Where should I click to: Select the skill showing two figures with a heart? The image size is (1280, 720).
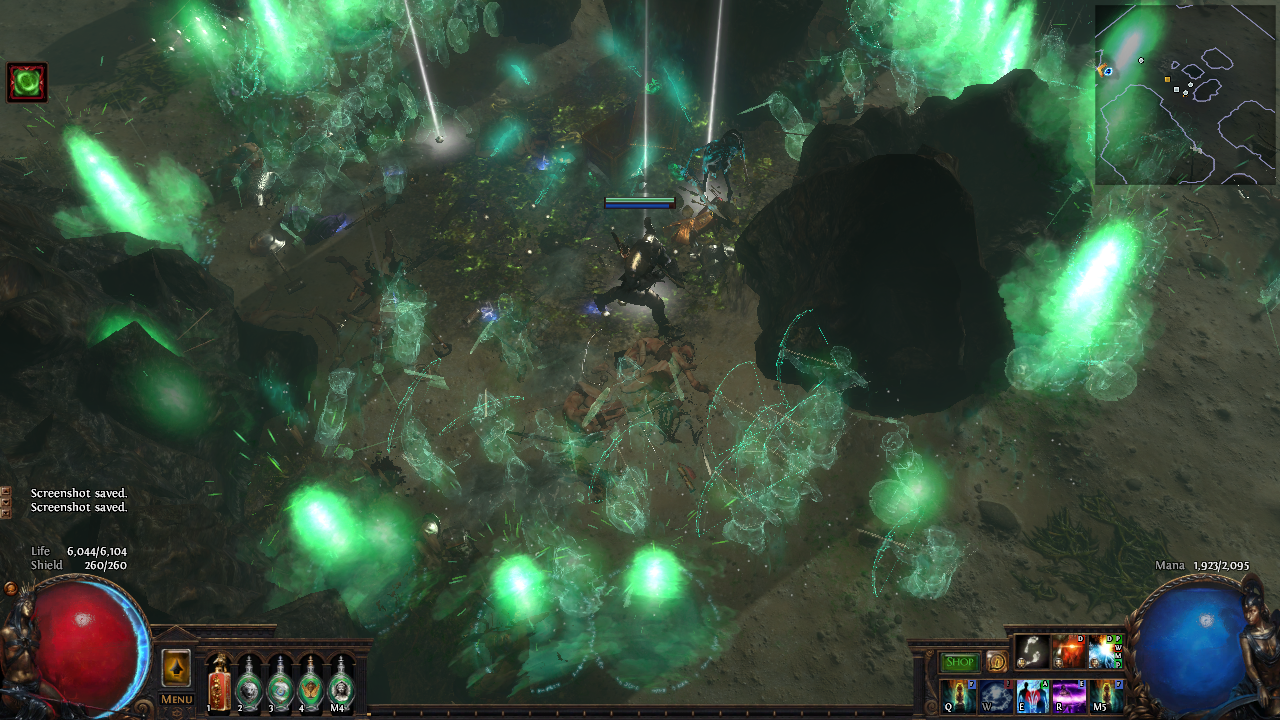[x=1032, y=695]
